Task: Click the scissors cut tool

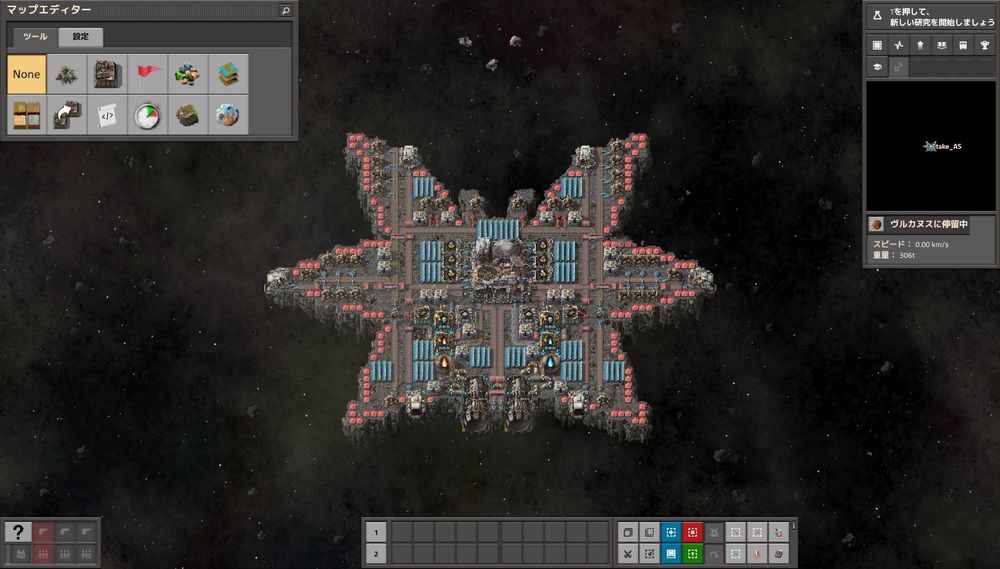Action: tap(627, 553)
